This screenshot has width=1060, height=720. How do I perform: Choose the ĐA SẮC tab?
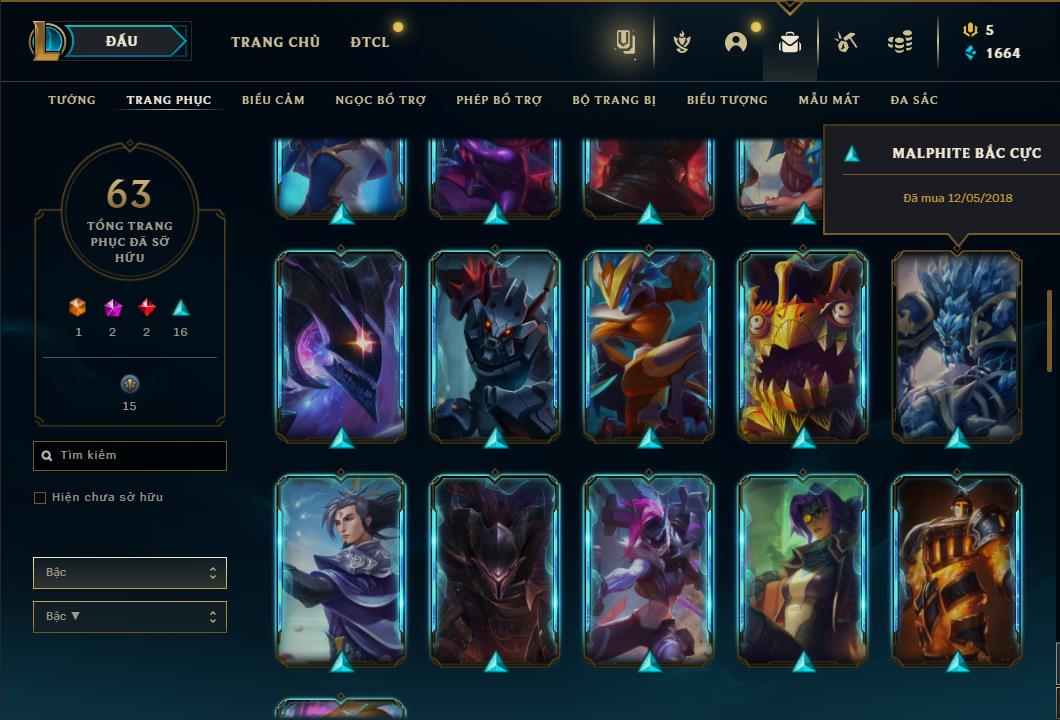pos(914,100)
